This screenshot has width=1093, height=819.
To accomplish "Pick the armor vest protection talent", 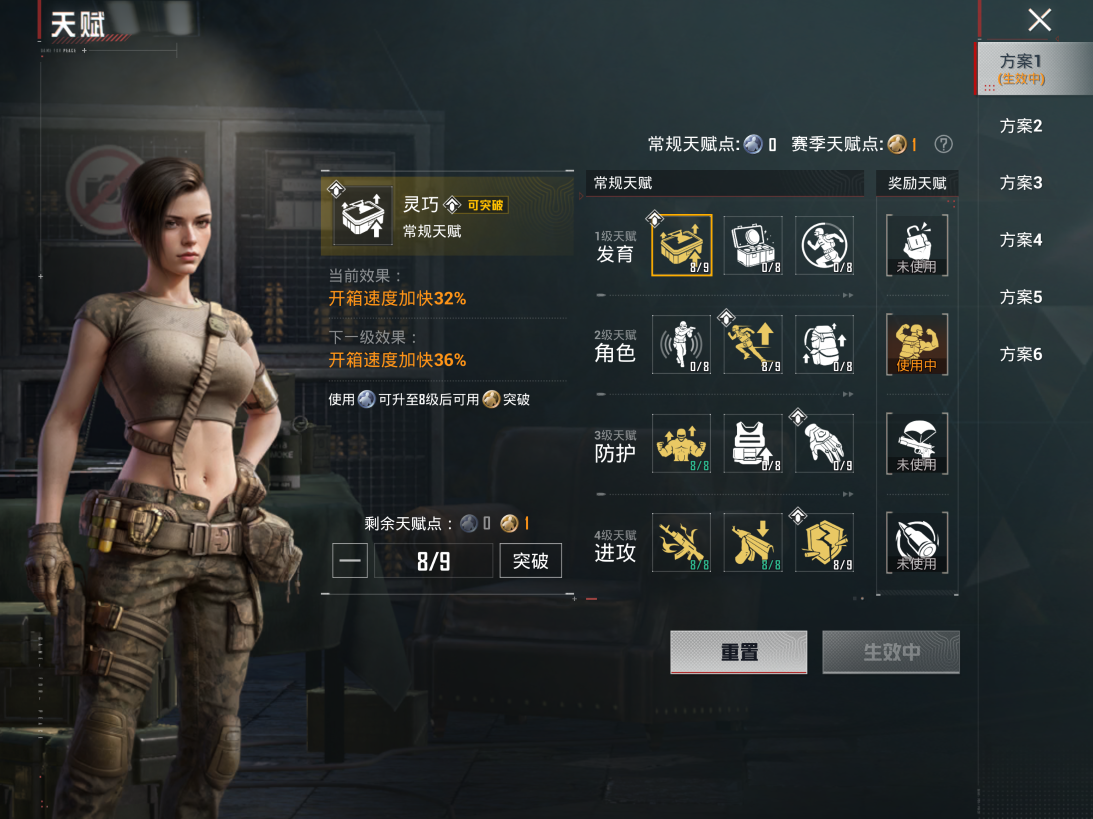I will click(753, 443).
